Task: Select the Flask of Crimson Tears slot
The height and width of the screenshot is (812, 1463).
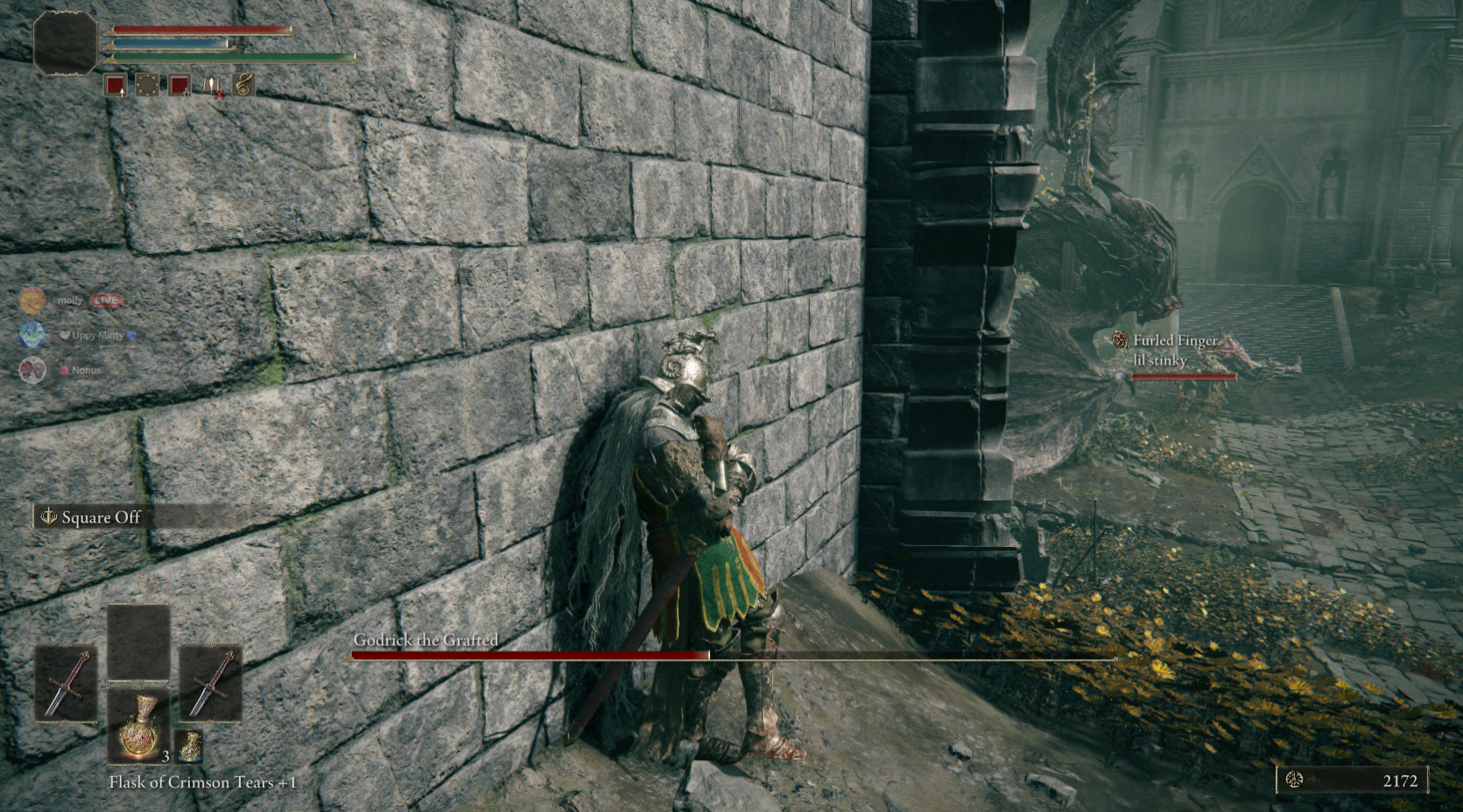Action: [138, 726]
